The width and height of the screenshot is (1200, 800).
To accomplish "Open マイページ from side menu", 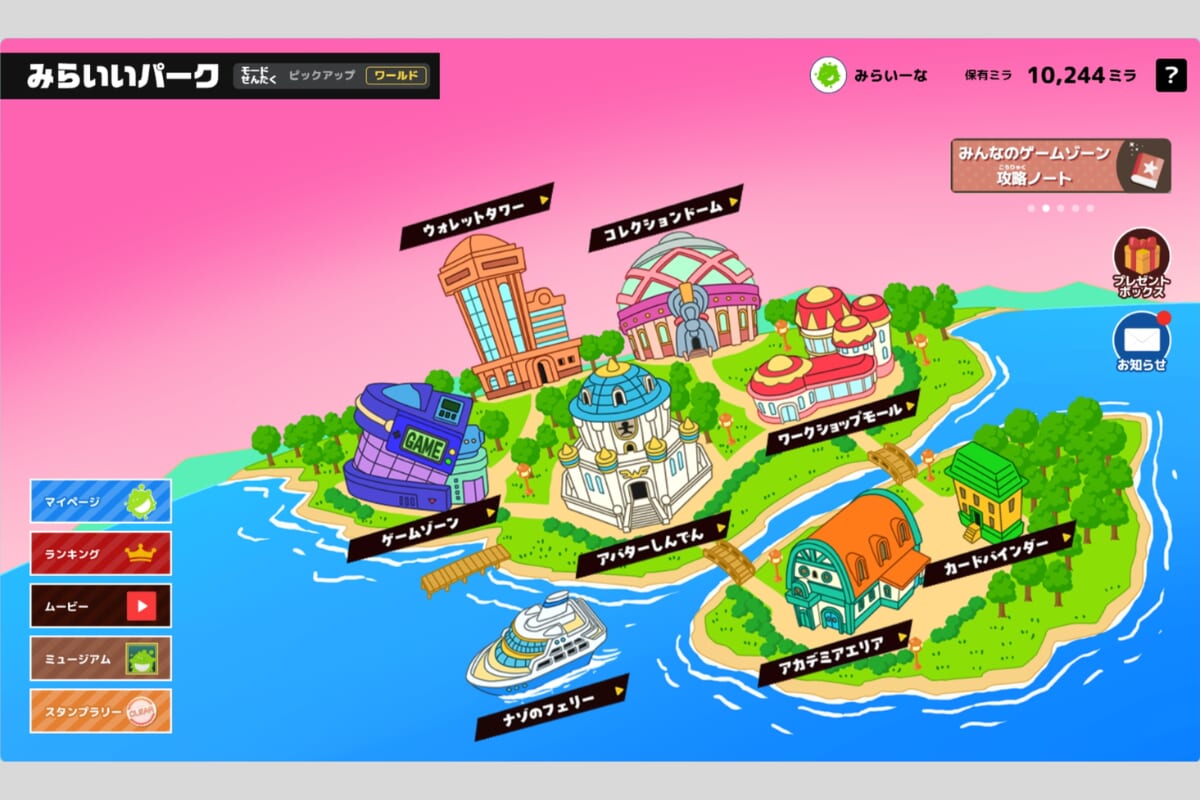I will pyautogui.click(x=100, y=501).
